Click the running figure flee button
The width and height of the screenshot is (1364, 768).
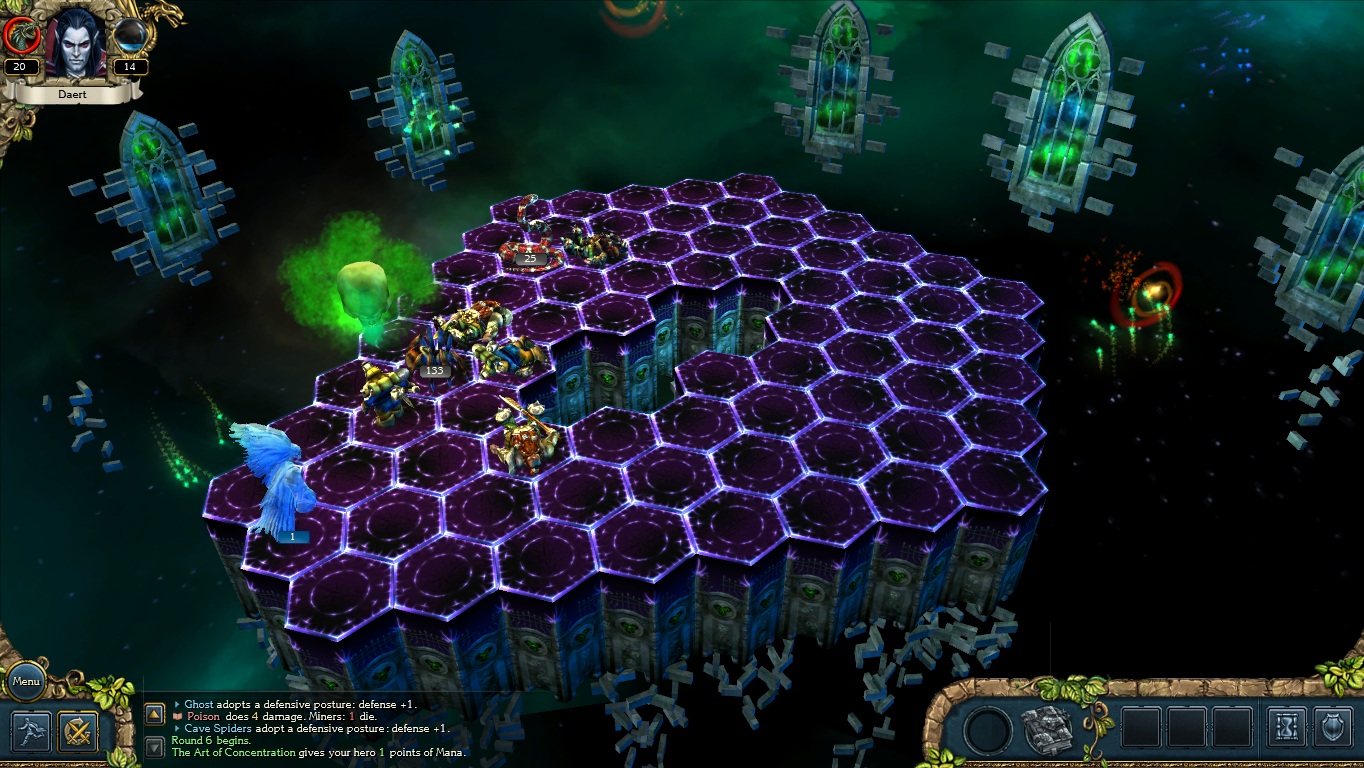click(x=30, y=731)
